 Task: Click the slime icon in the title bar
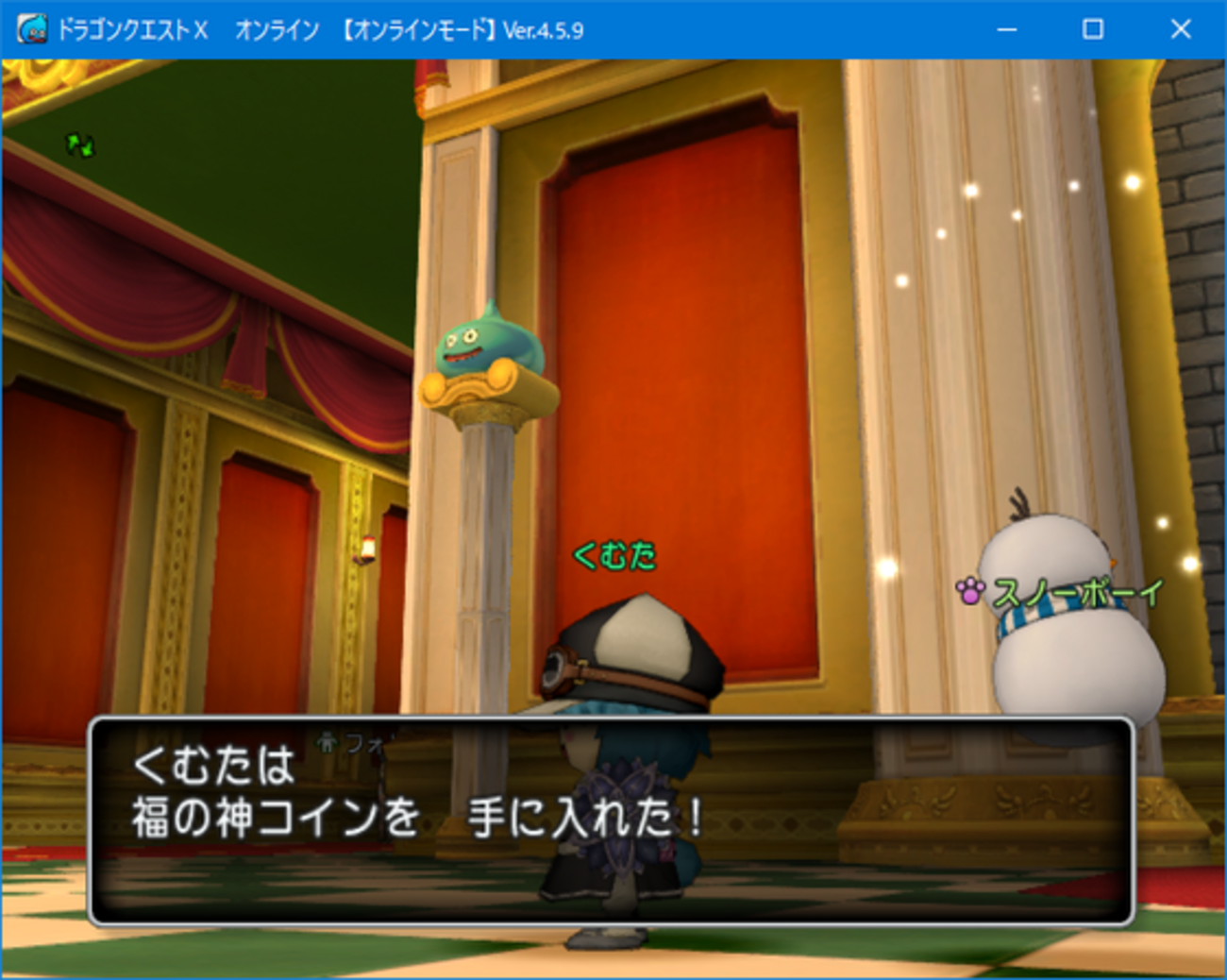[31, 29]
